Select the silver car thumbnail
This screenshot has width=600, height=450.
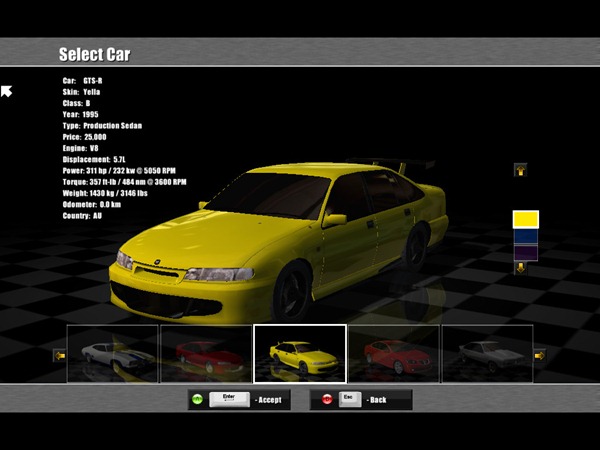(x=487, y=354)
